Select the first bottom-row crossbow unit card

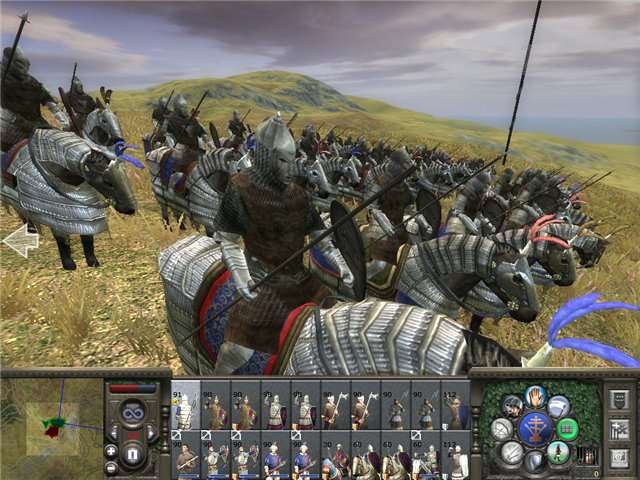[185, 458]
